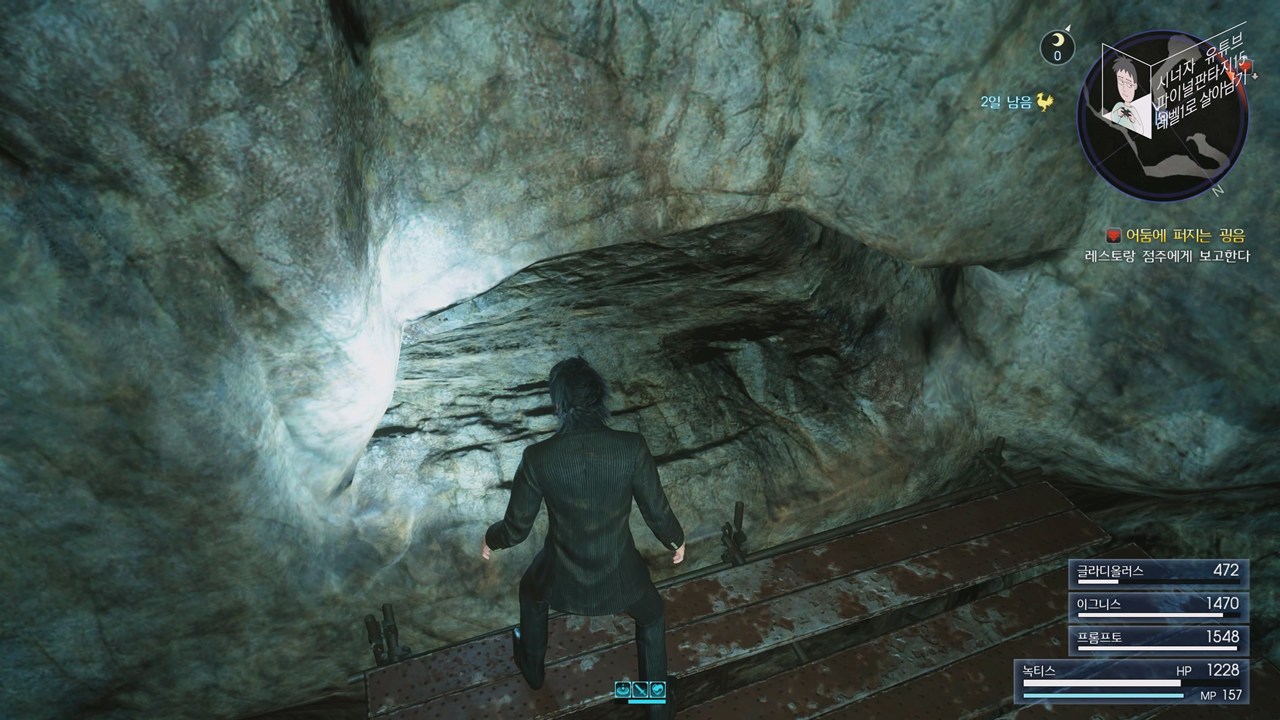Viewport: 1280px width, 720px height.
Task: Click the moon time-of-day indicator
Action: (1057, 46)
